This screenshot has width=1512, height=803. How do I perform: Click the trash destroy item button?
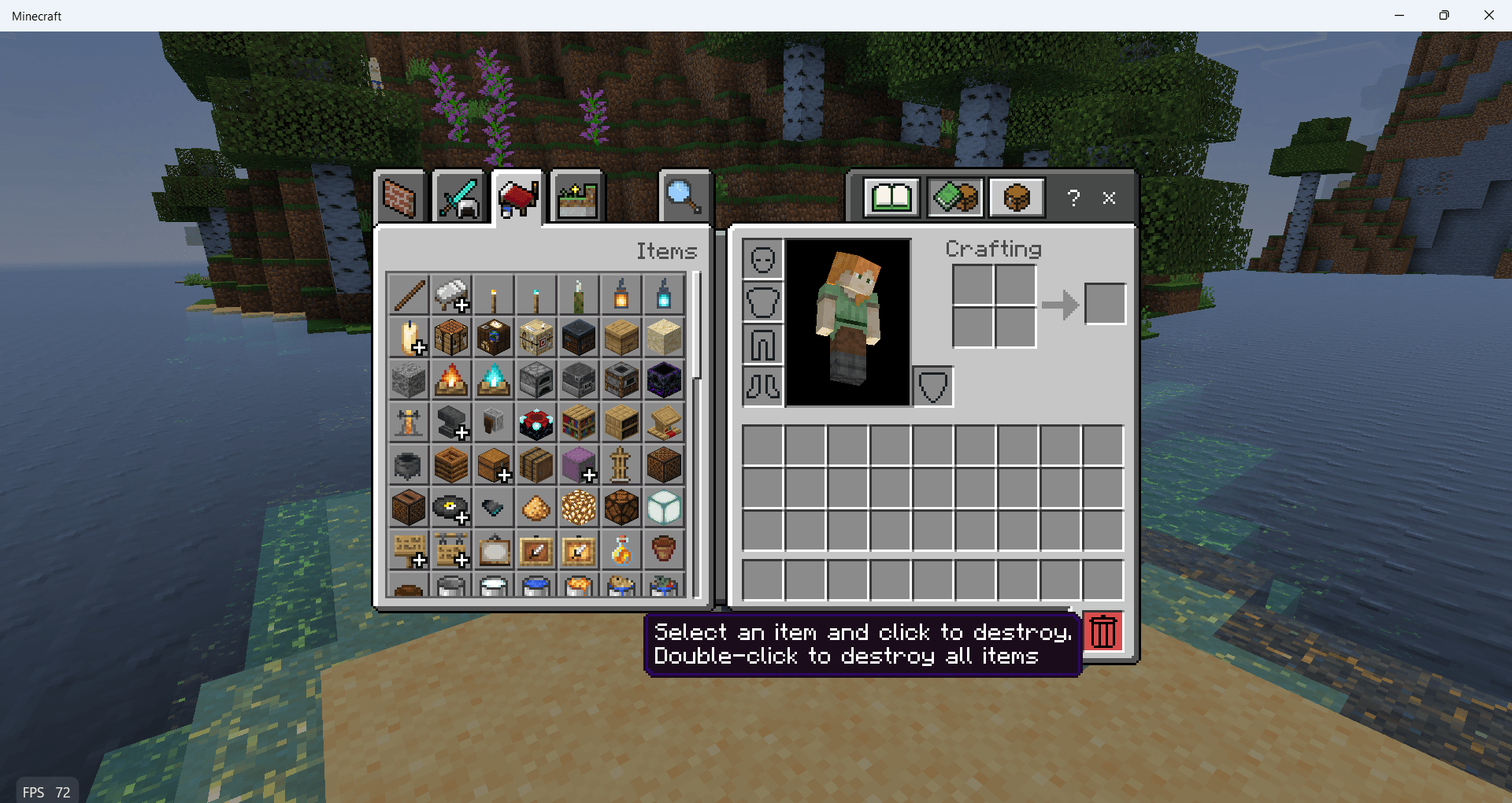1102,631
